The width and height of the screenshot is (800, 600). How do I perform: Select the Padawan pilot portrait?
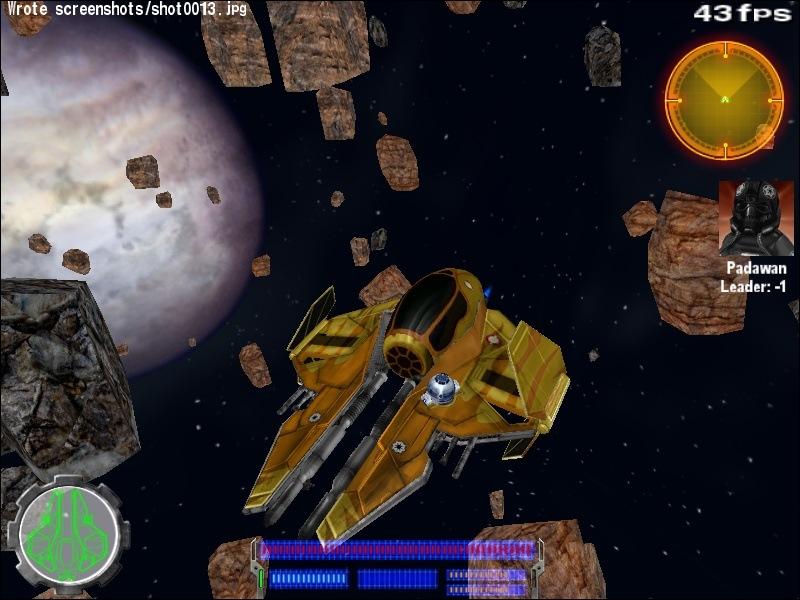click(756, 219)
